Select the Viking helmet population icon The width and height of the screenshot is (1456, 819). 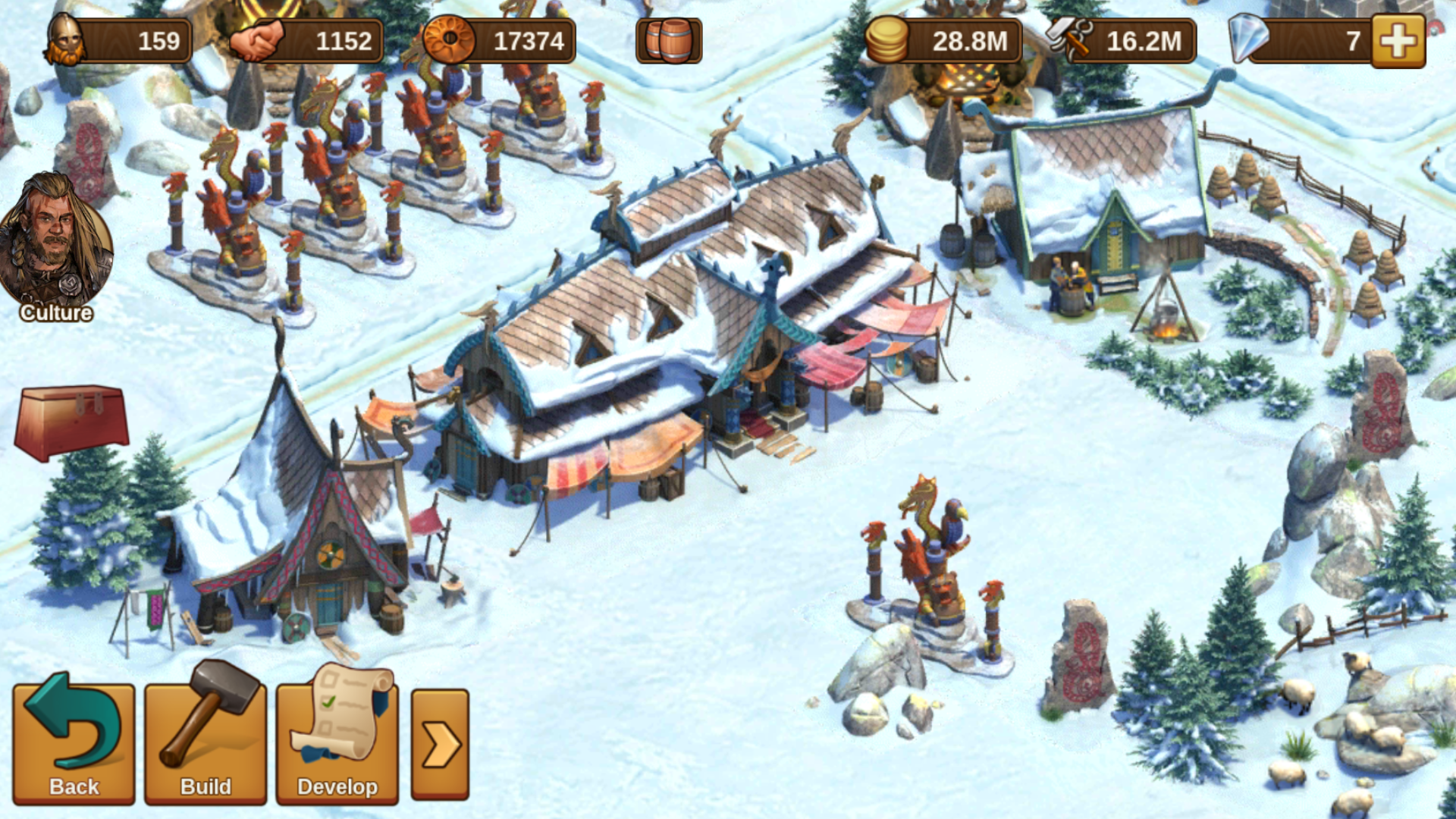(65, 39)
